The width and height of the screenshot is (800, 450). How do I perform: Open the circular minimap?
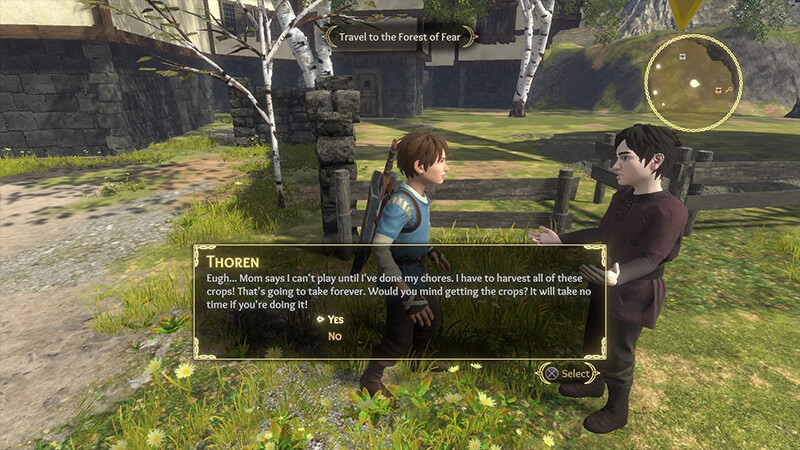693,83
